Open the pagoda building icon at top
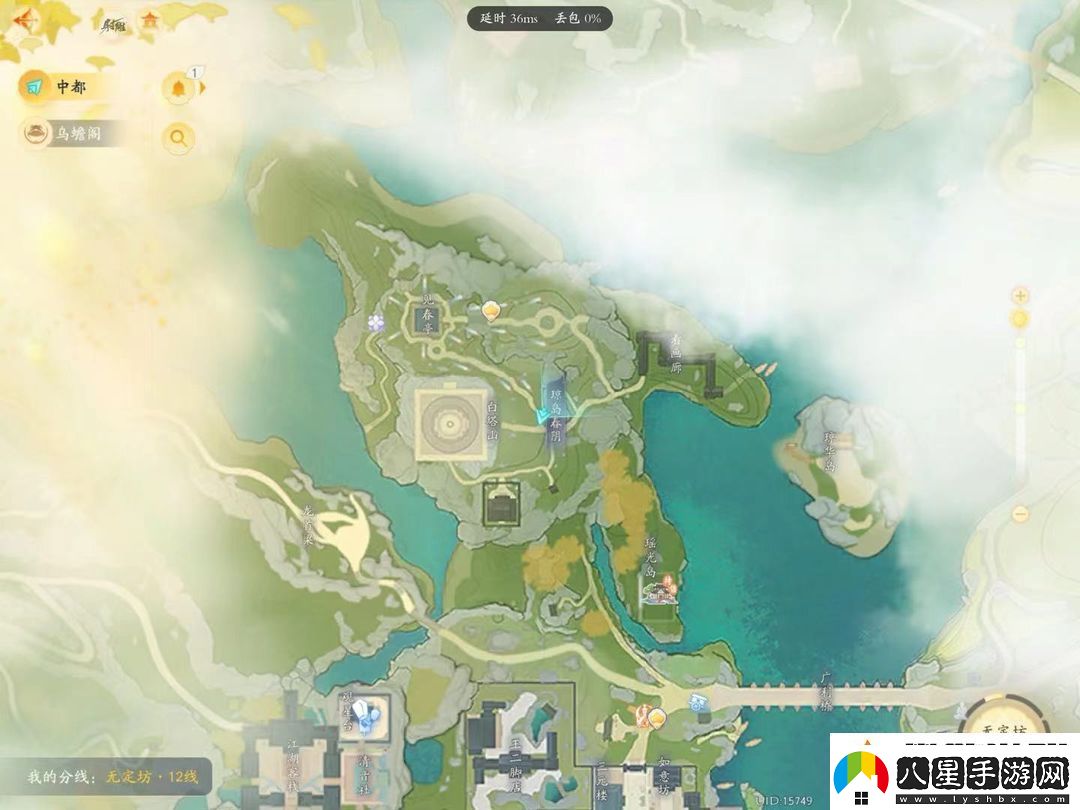The height and width of the screenshot is (810, 1080). [151, 20]
